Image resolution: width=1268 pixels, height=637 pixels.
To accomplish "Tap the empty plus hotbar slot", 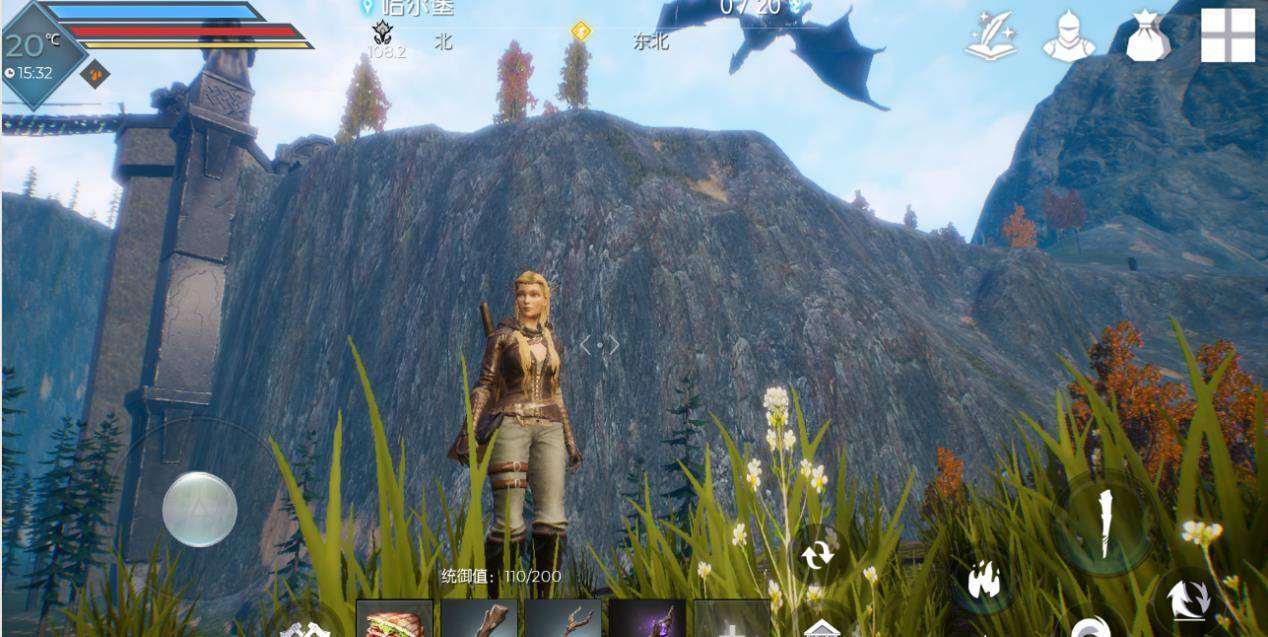I will point(732,620).
